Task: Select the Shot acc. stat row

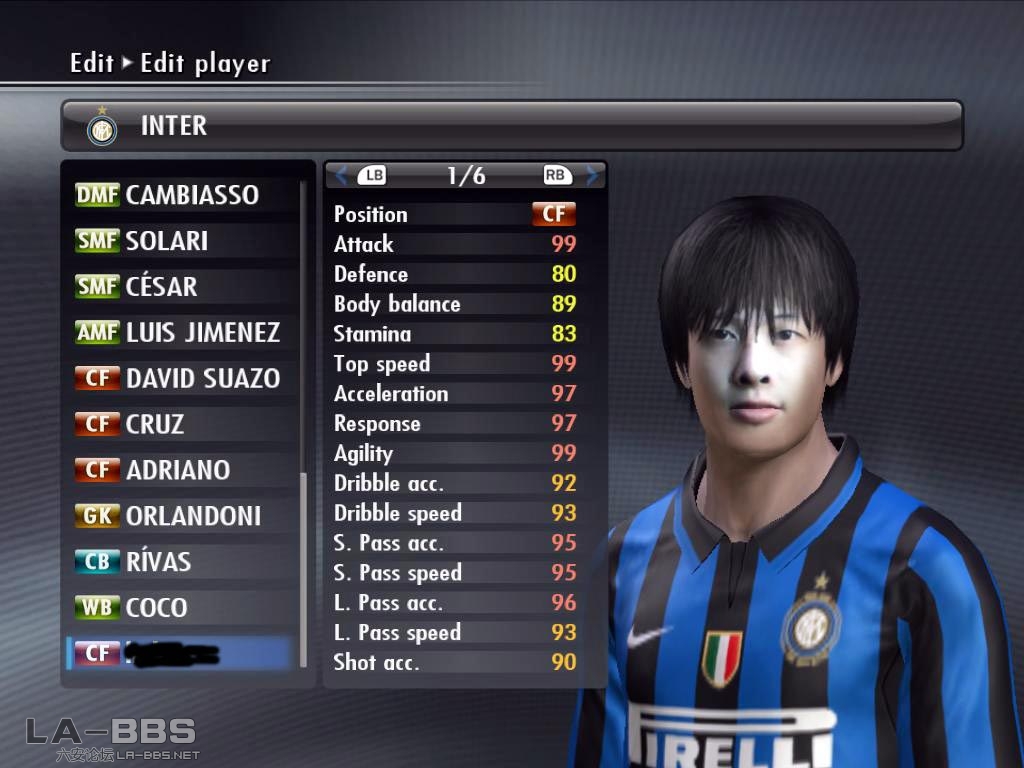Action: (455, 662)
